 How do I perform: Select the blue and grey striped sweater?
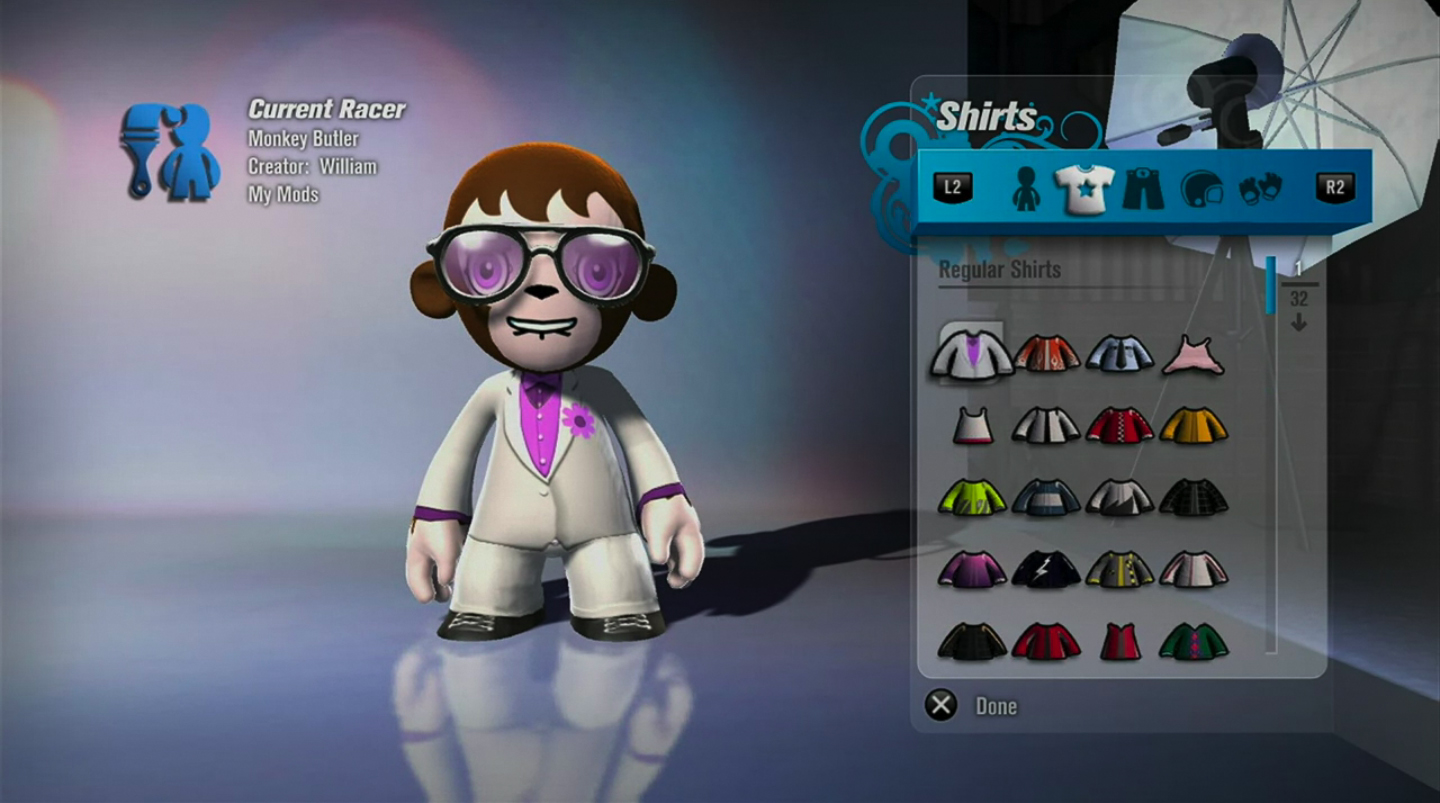tap(1047, 497)
